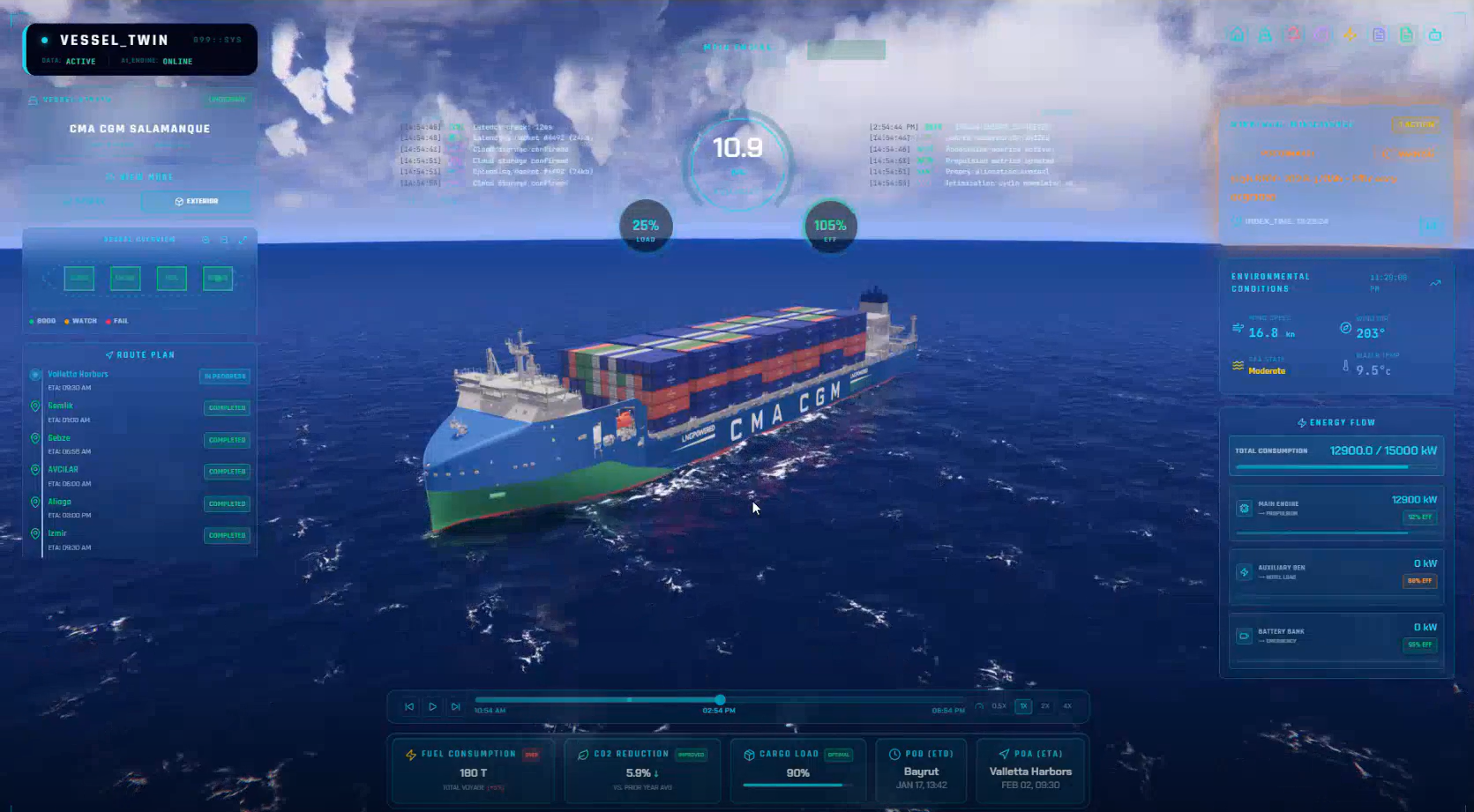Open View More for vessel details
The image size is (1474, 812).
tap(139, 177)
